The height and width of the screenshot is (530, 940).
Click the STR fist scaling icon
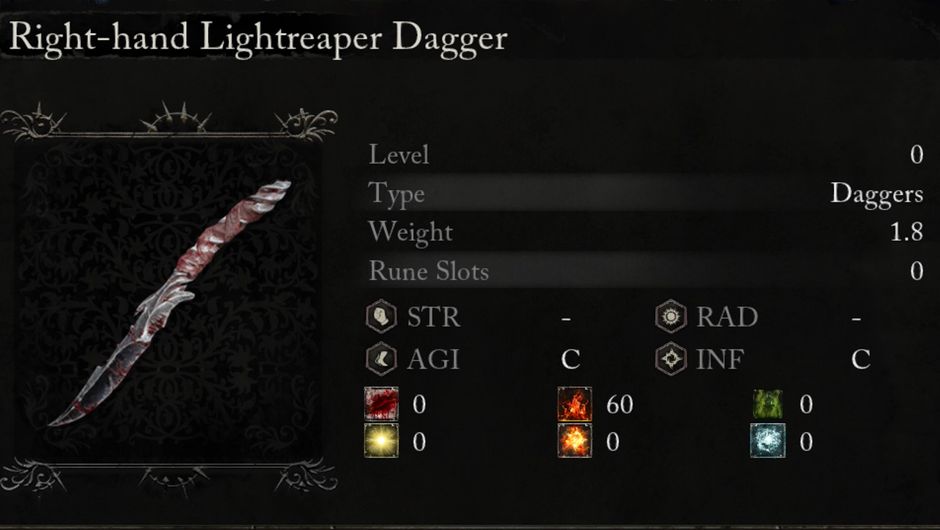381,318
